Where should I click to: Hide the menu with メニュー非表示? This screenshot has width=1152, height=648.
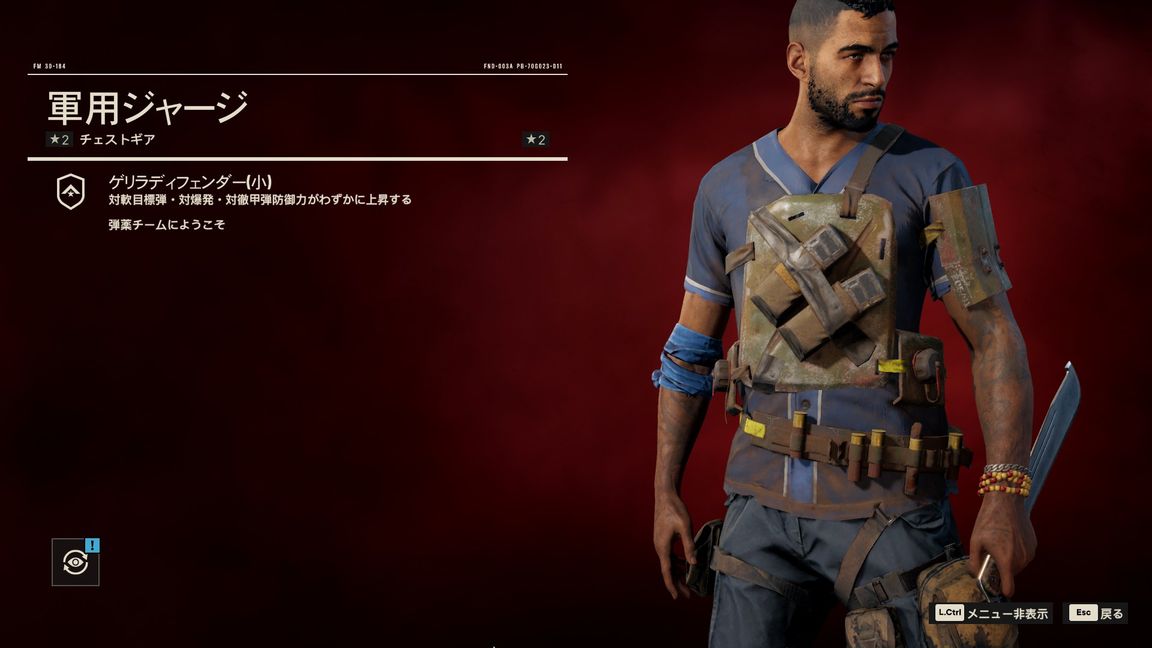point(992,613)
